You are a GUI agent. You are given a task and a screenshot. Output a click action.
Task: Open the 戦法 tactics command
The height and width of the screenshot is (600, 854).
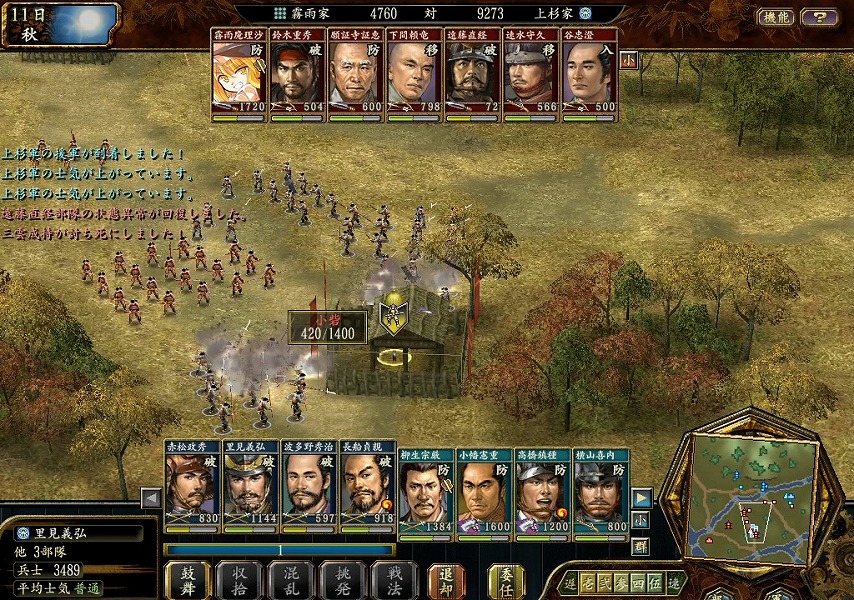(x=393, y=579)
